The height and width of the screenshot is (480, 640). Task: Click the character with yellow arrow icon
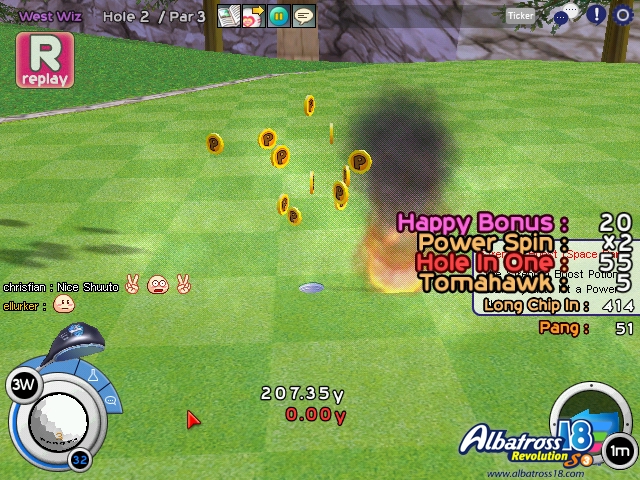[x=253, y=16]
